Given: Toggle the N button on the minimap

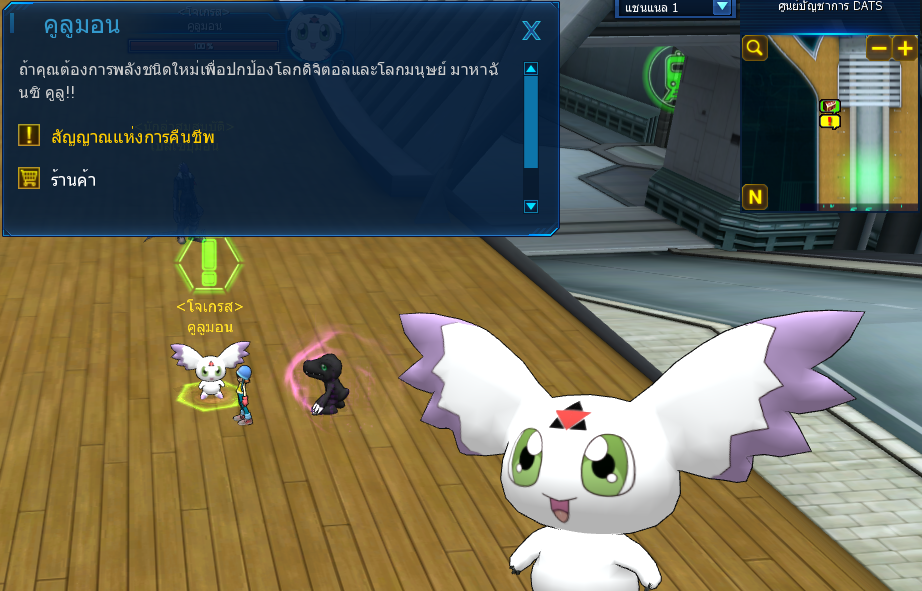Looking at the screenshot, I should tap(755, 197).
